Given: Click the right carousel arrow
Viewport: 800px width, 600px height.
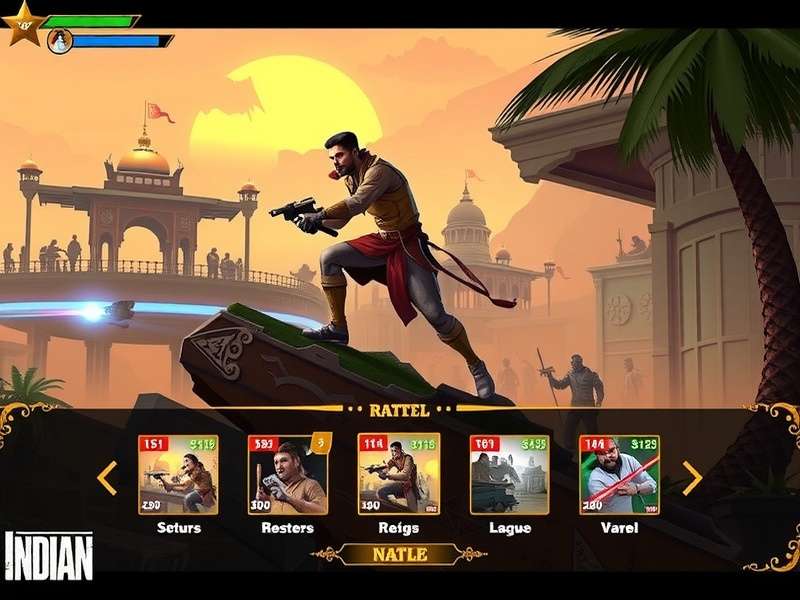Looking at the screenshot, I should 691,477.
